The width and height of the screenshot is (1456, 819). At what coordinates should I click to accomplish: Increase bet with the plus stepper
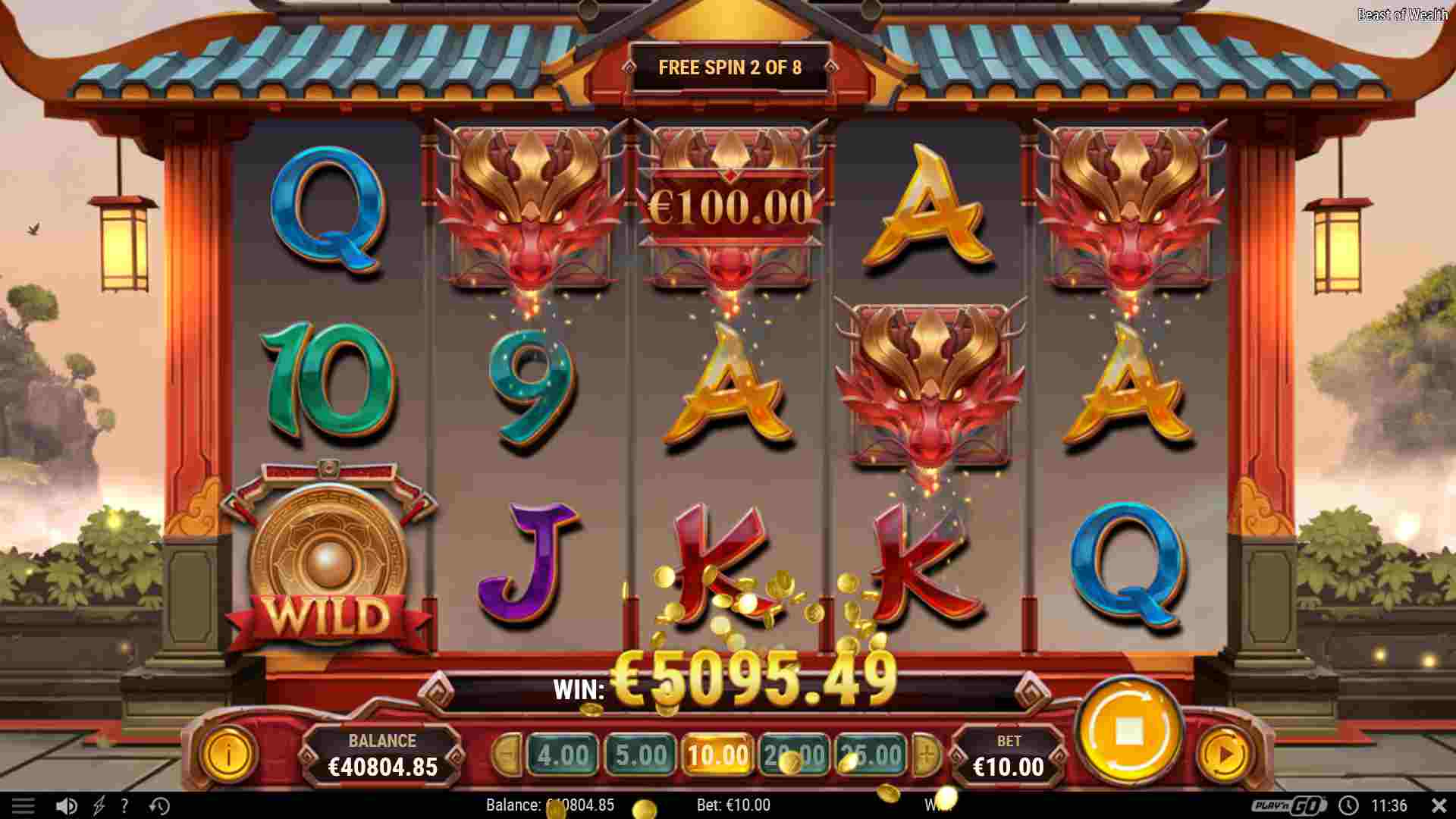point(927,755)
